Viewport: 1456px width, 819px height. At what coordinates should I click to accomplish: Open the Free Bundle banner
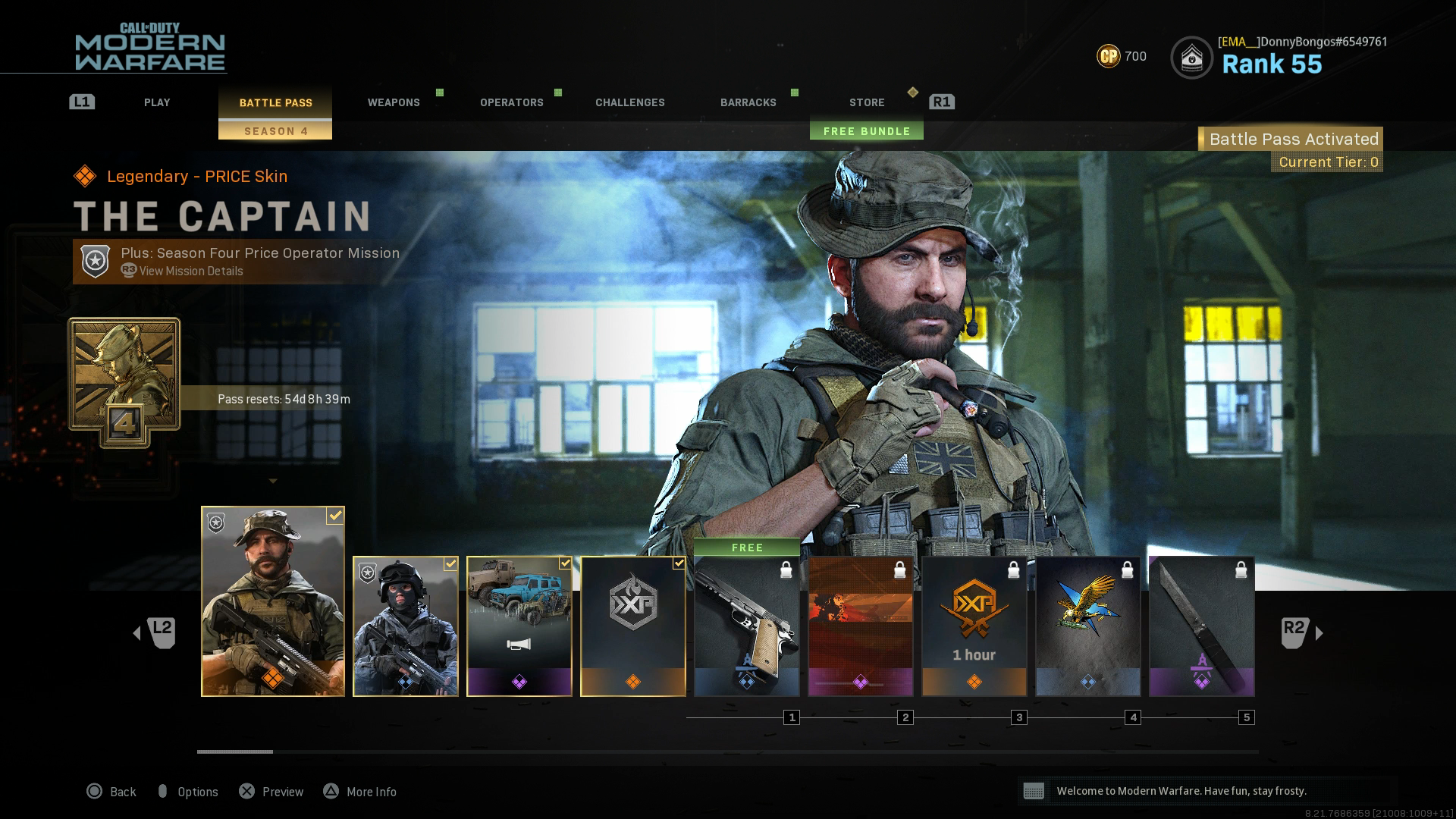pos(866,130)
